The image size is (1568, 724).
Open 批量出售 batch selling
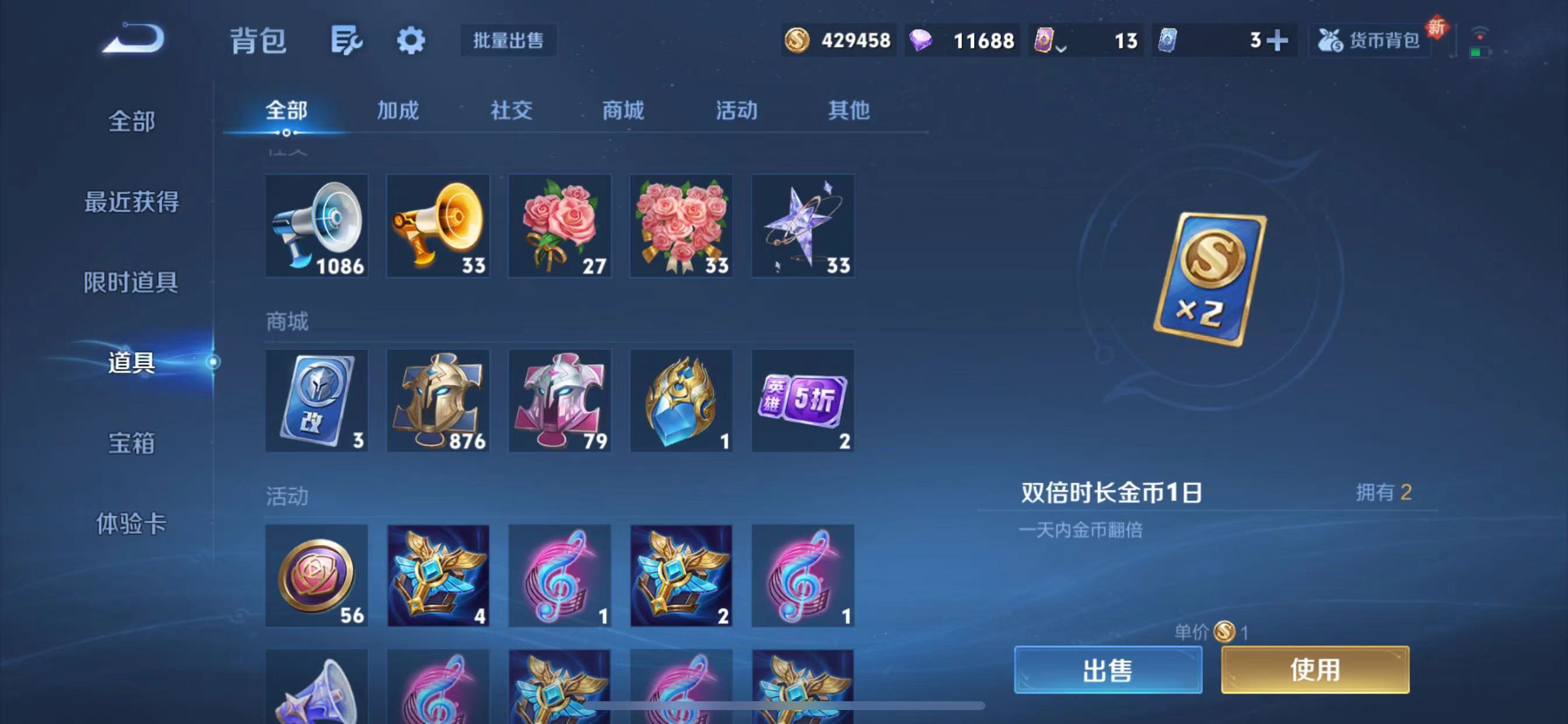(x=508, y=41)
